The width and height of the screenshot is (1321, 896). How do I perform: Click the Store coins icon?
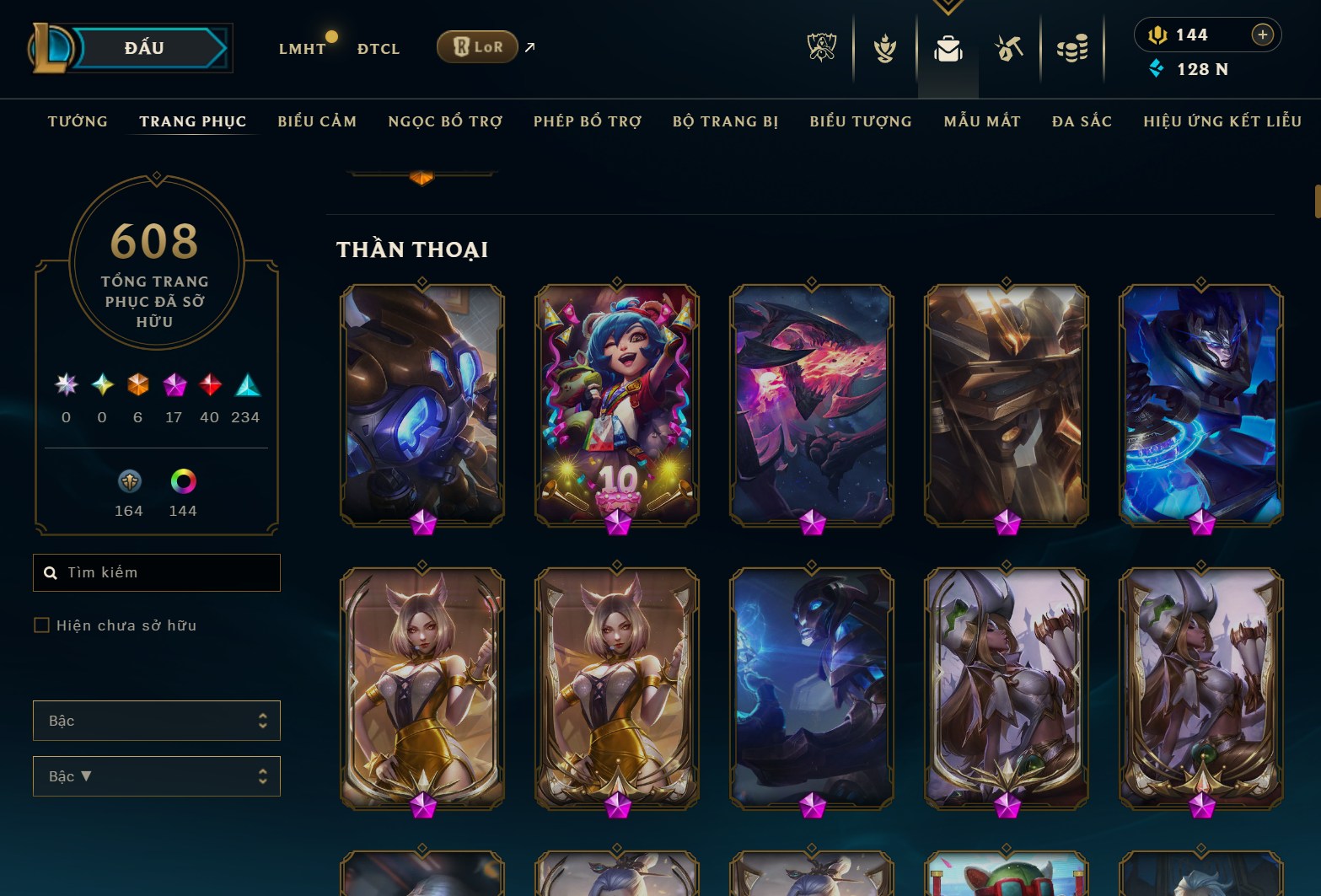click(x=1072, y=48)
